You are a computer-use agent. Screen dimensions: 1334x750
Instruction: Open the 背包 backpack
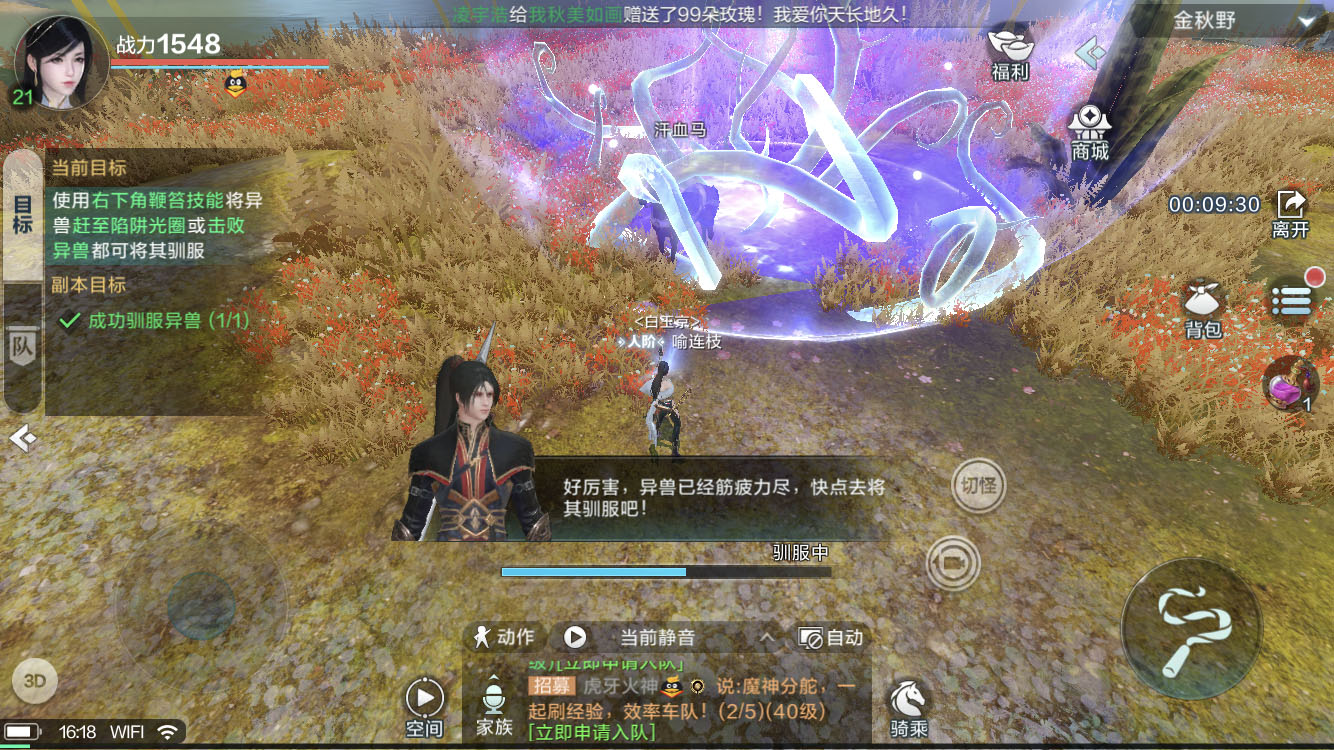1201,301
